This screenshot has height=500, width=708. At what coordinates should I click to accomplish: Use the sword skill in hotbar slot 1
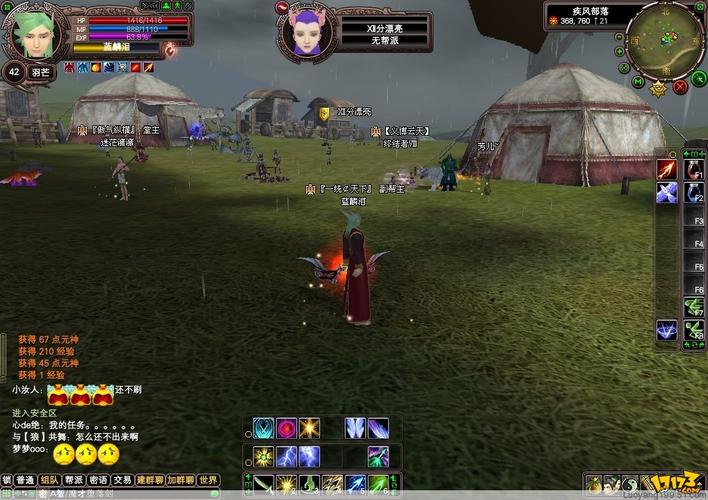[x=262, y=484]
